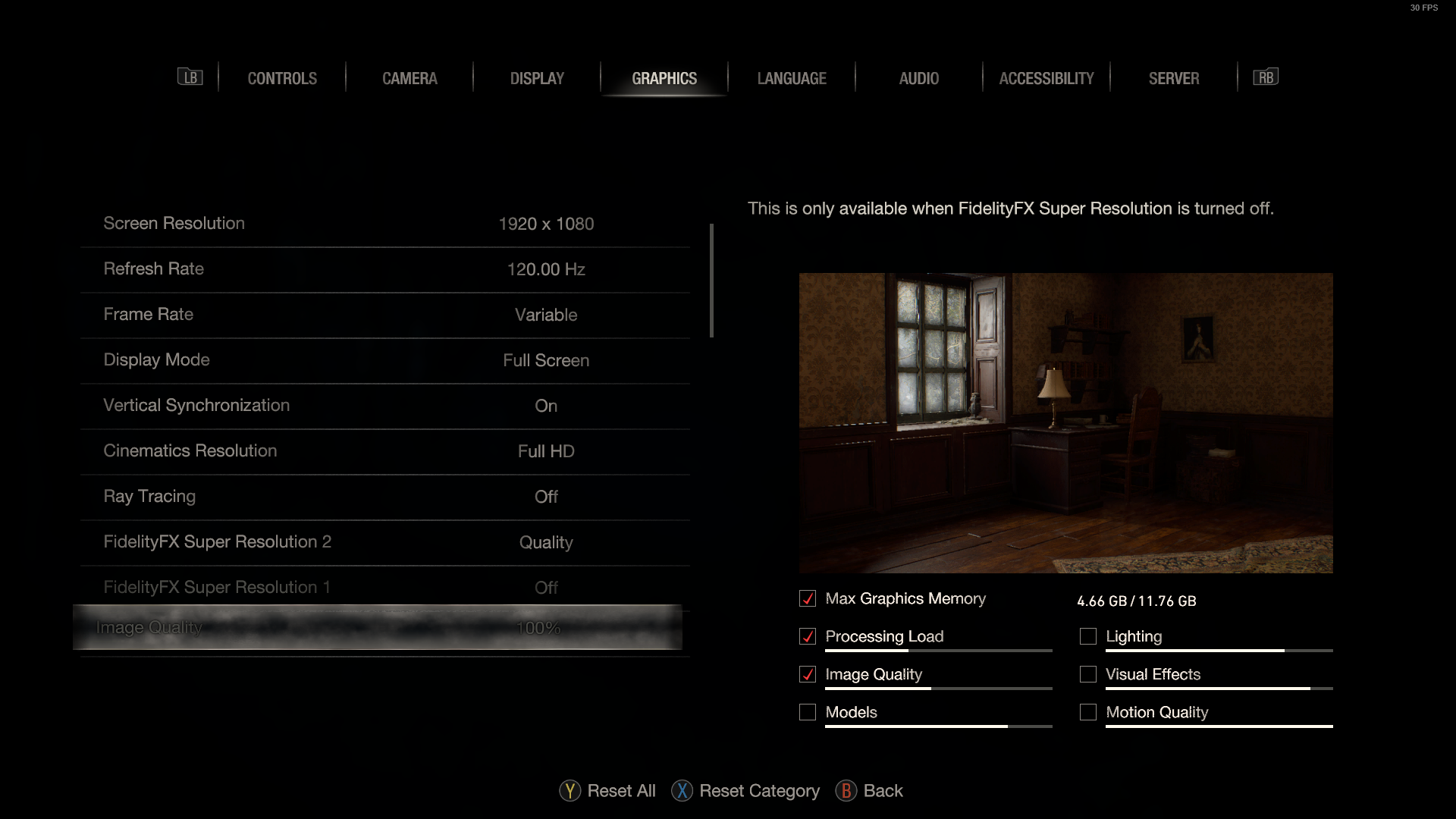Toggle the Max Graphics Memory checkbox
This screenshot has height=819, width=1456.
[x=808, y=599]
